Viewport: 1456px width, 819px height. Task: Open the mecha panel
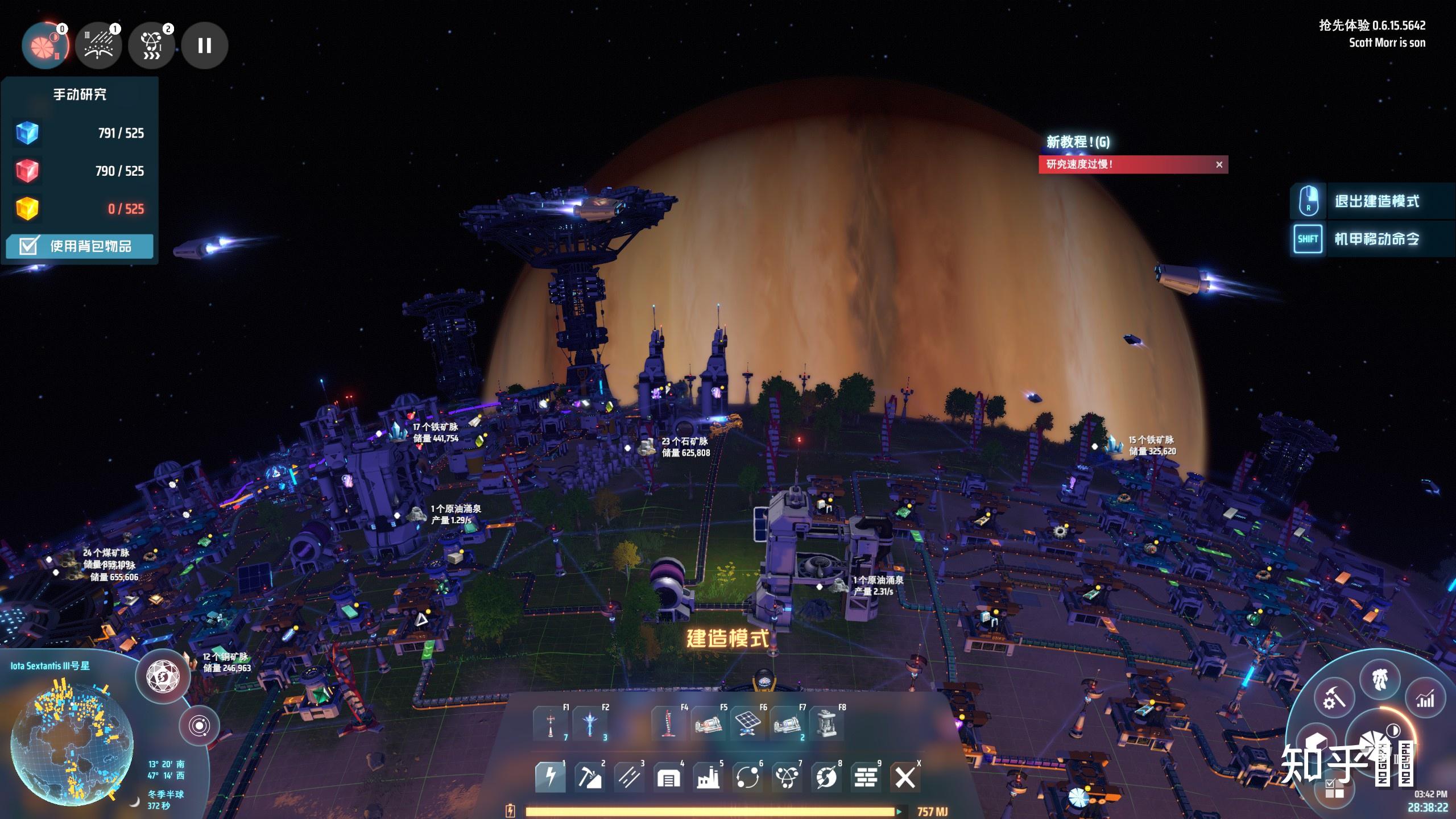(1379, 679)
